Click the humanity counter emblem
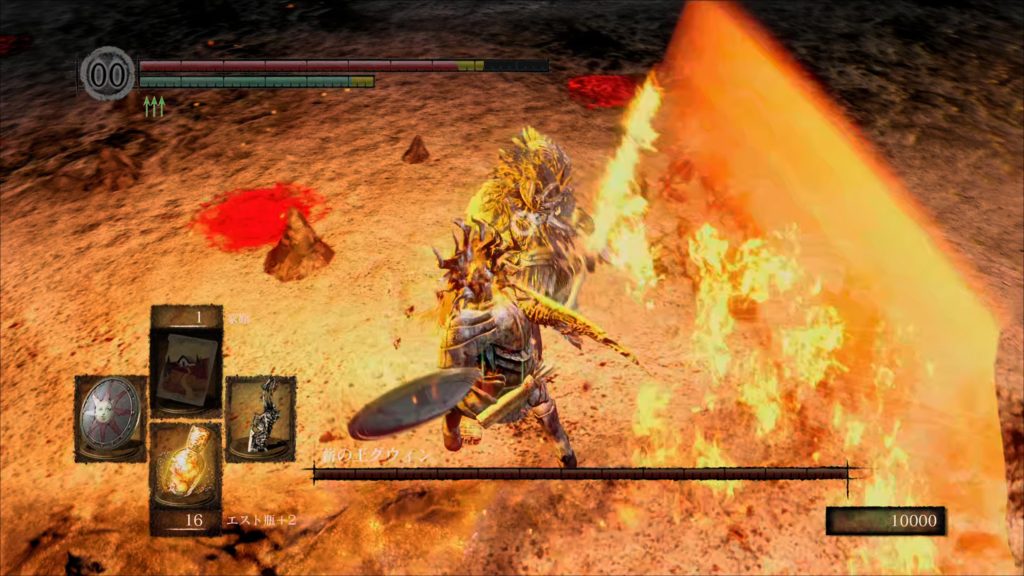This screenshot has width=1024, height=576. pyautogui.click(x=108, y=74)
